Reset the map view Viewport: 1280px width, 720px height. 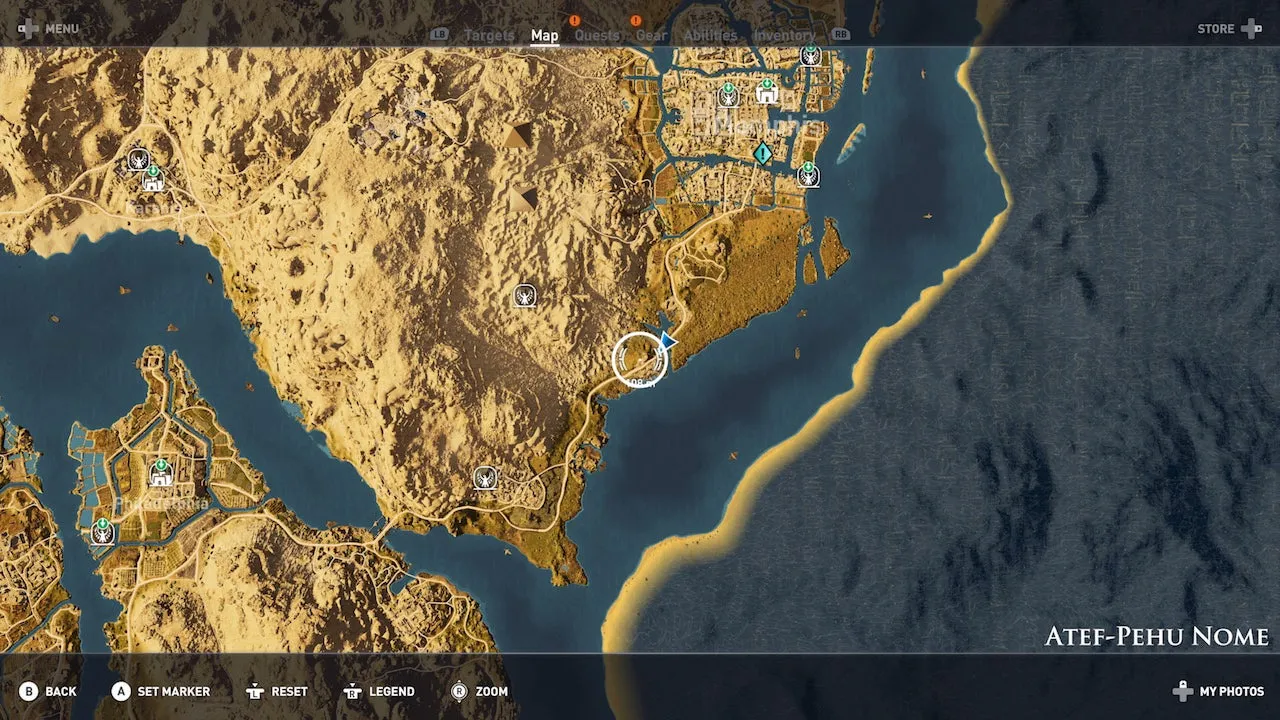(x=276, y=691)
